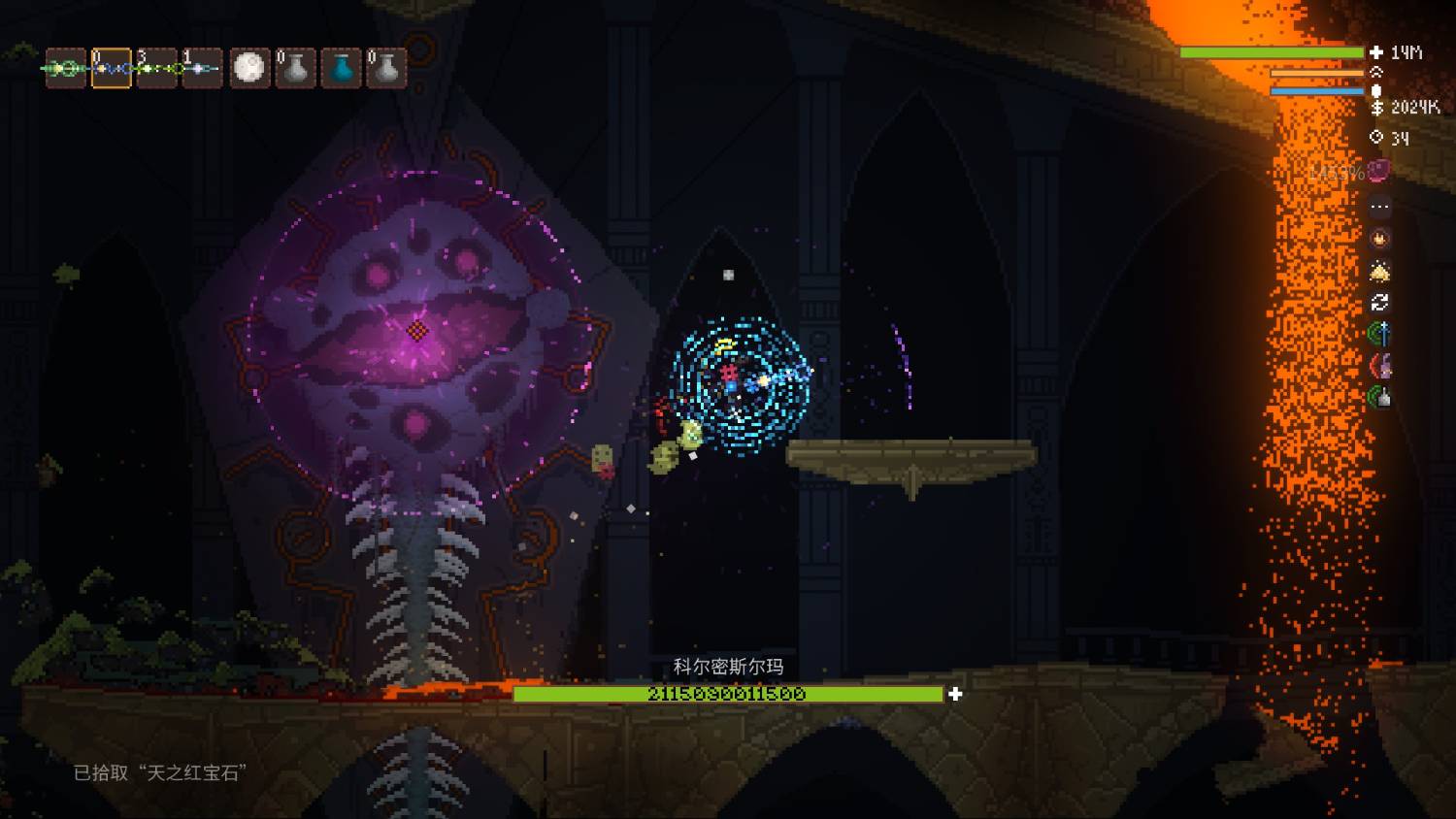Select the white moon orb item
1456x819 pixels.
click(249, 68)
